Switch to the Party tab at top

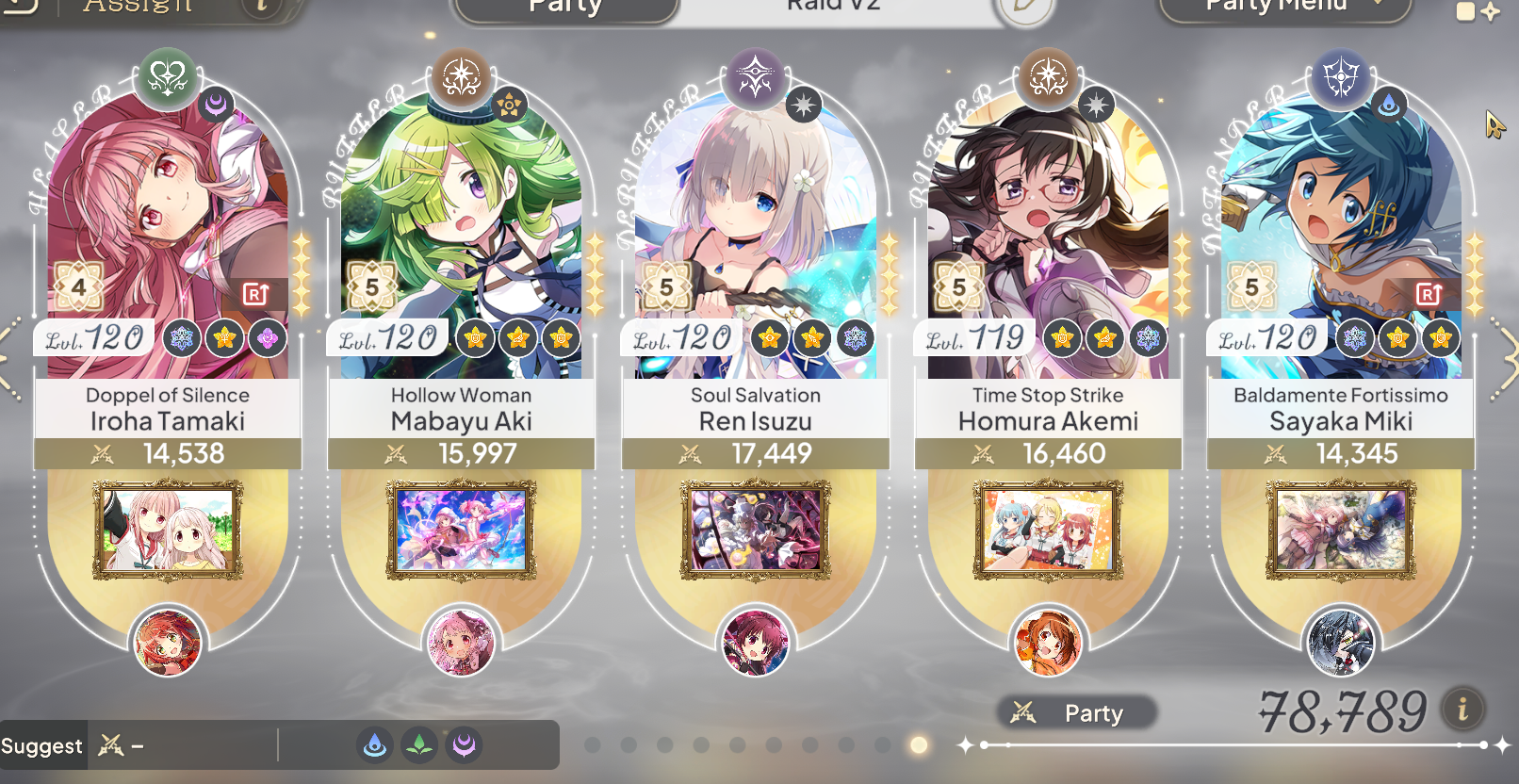pos(565,8)
